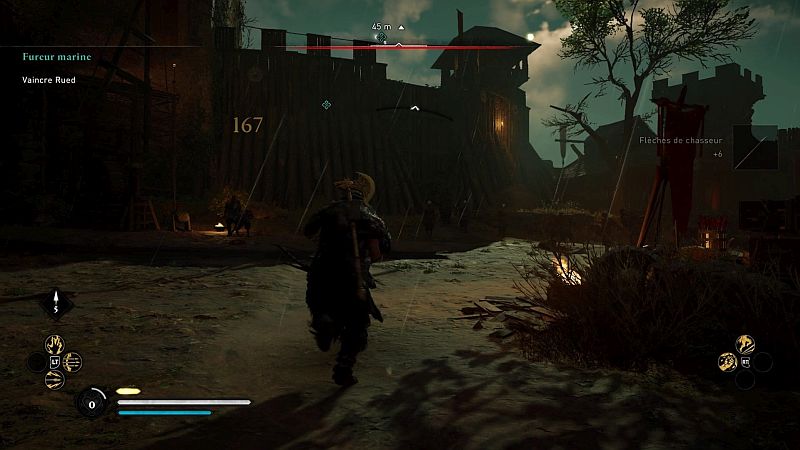The height and width of the screenshot is (450, 800).
Task: Activate the bottom ranged ability with arrow streaks
Action: pos(54,380)
